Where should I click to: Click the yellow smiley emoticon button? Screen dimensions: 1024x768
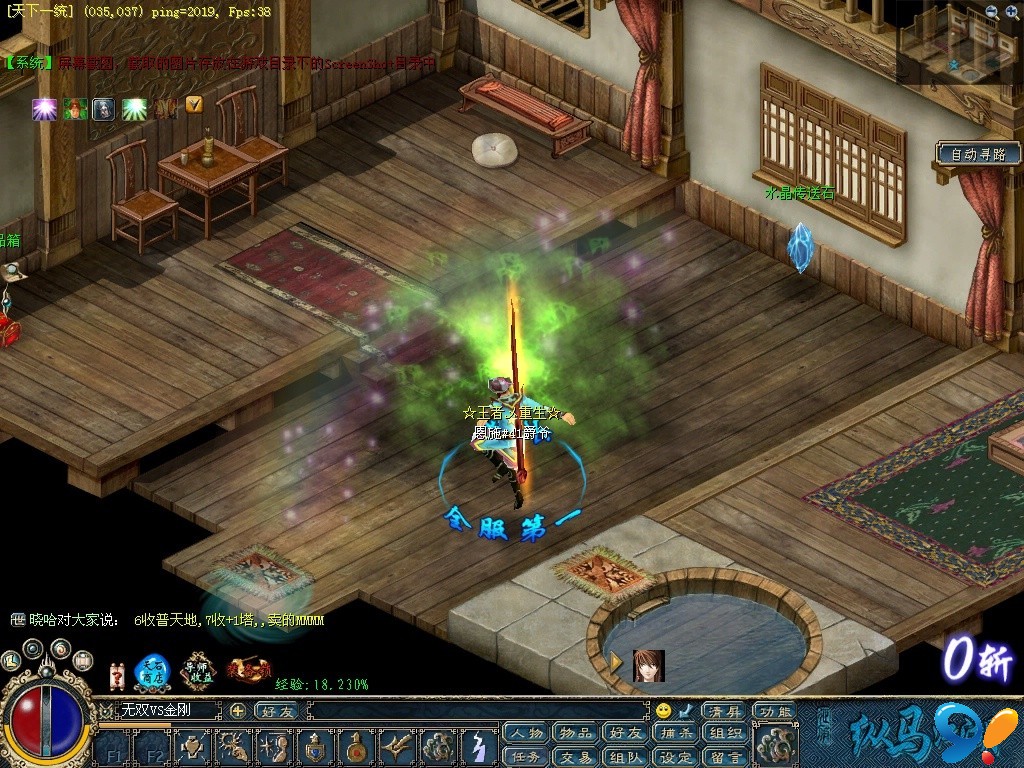(663, 710)
